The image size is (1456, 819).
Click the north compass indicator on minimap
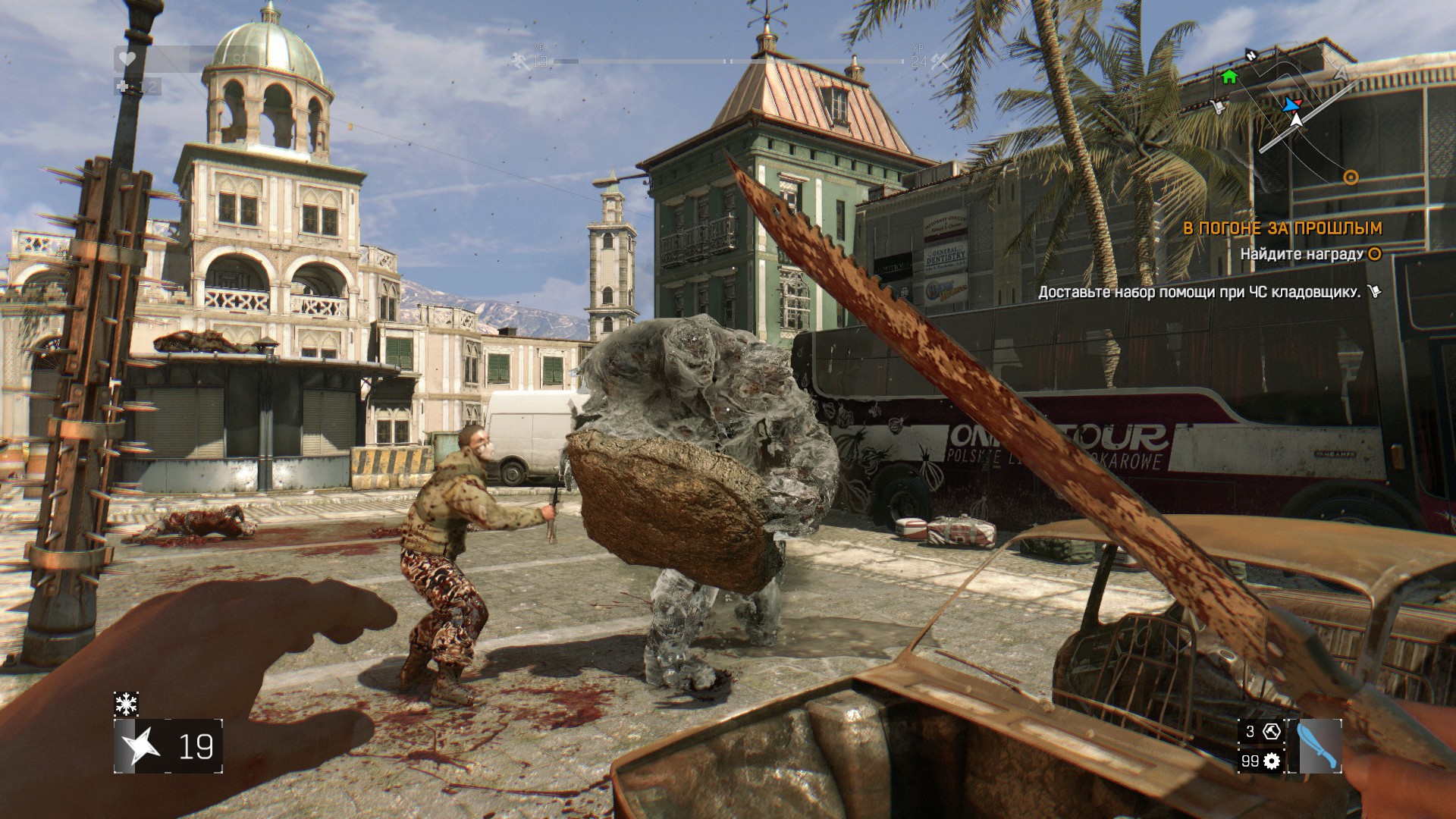(1251, 55)
